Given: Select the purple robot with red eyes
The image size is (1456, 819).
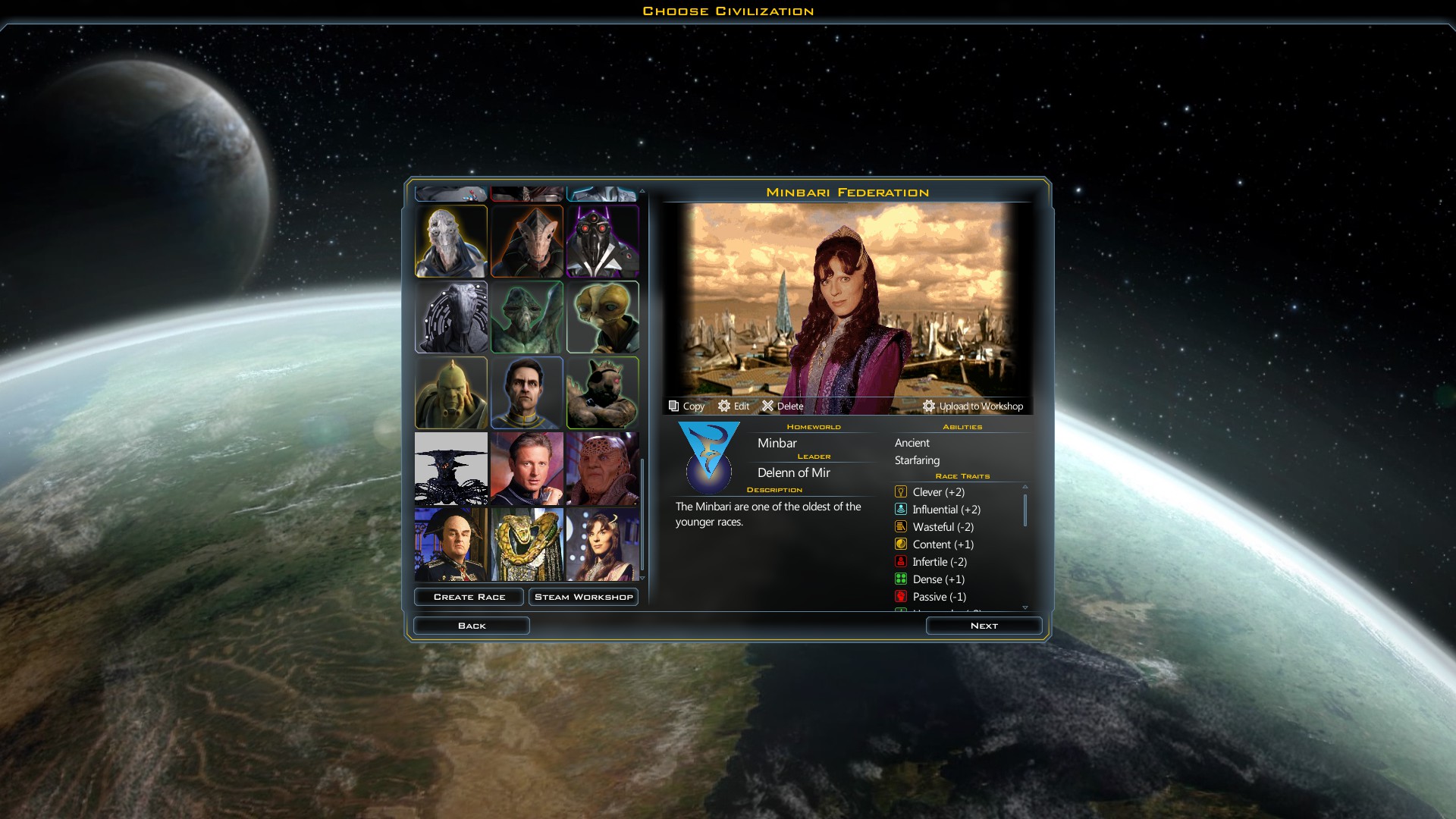Looking at the screenshot, I should pyautogui.click(x=602, y=241).
